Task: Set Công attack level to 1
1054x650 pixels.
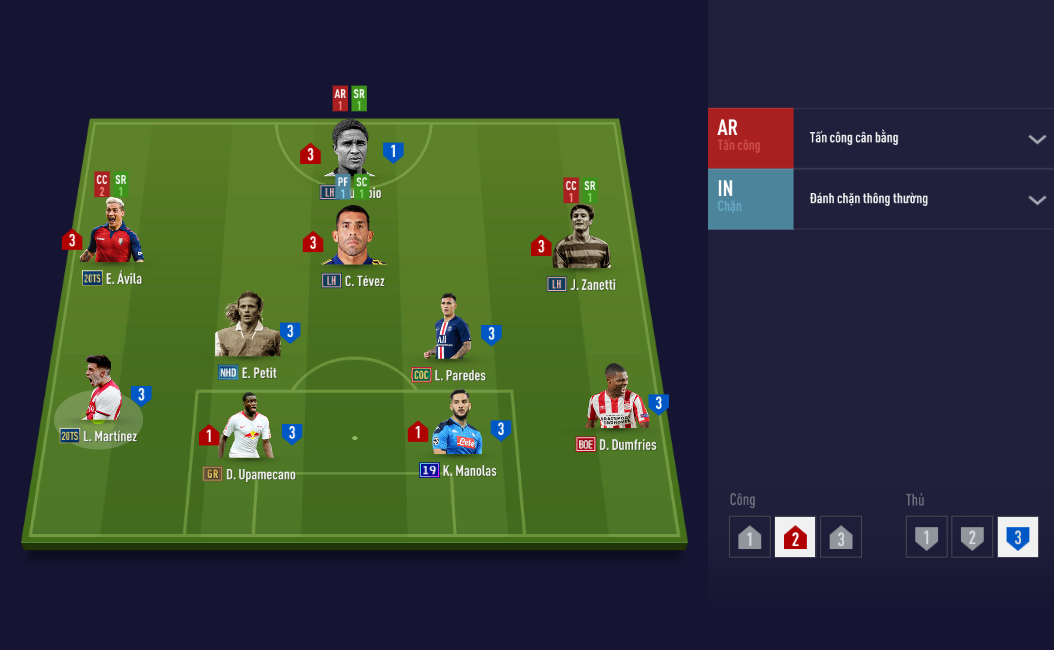Action: (x=750, y=538)
